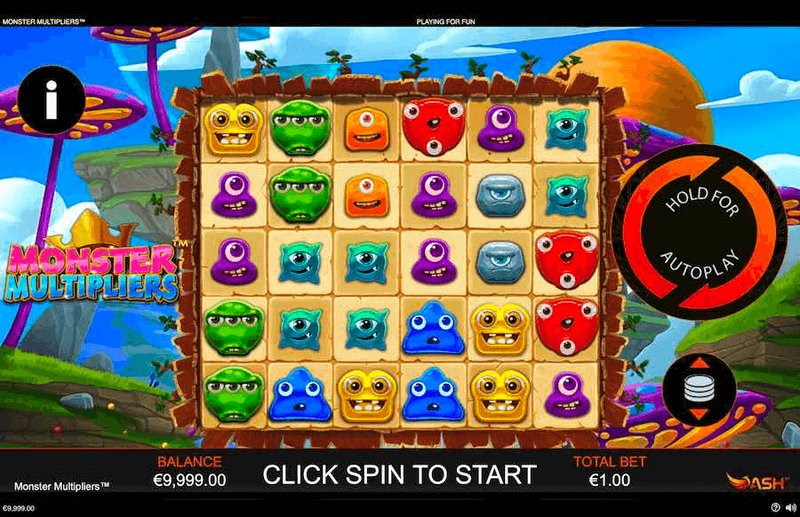Image resolution: width=800 pixels, height=517 pixels.
Task: Toggle the sound speaker icon
Action: [789, 509]
